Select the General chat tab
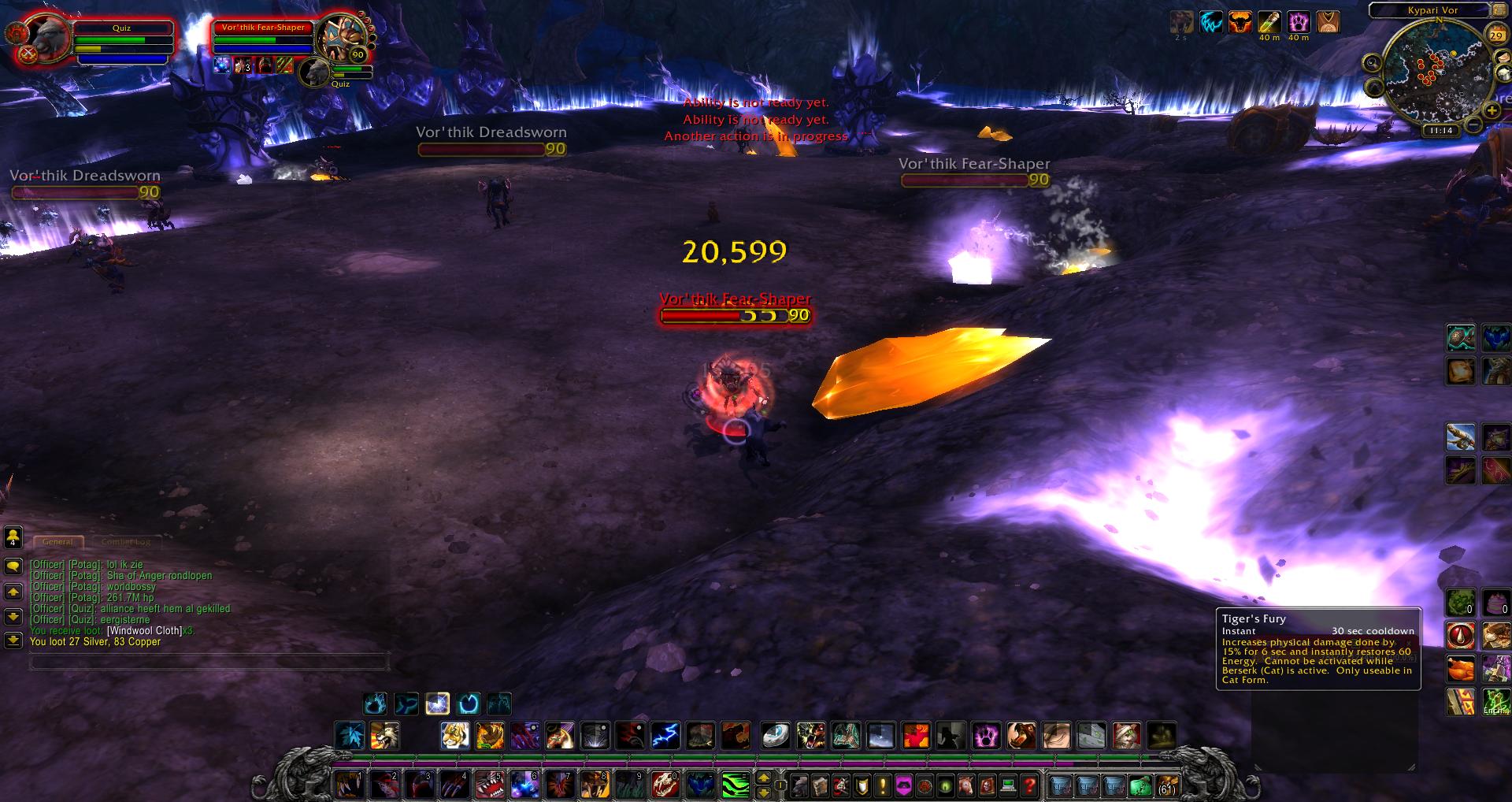The image size is (1512, 802). (57, 542)
